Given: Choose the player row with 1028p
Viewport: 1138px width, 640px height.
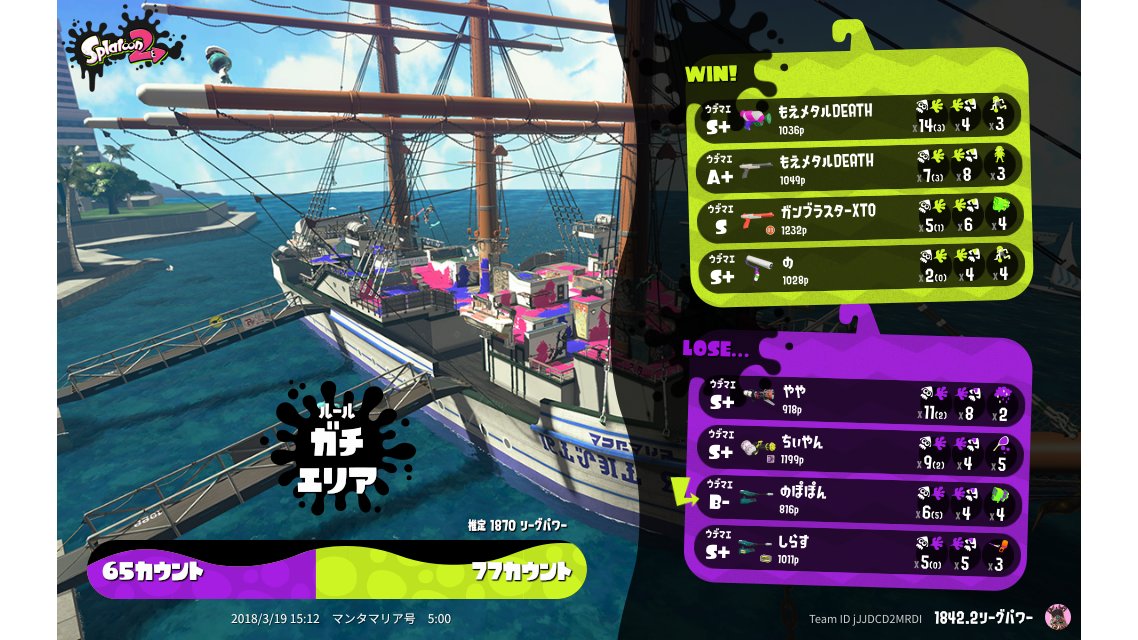Looking at the screenshot, I should coord(860,267).
